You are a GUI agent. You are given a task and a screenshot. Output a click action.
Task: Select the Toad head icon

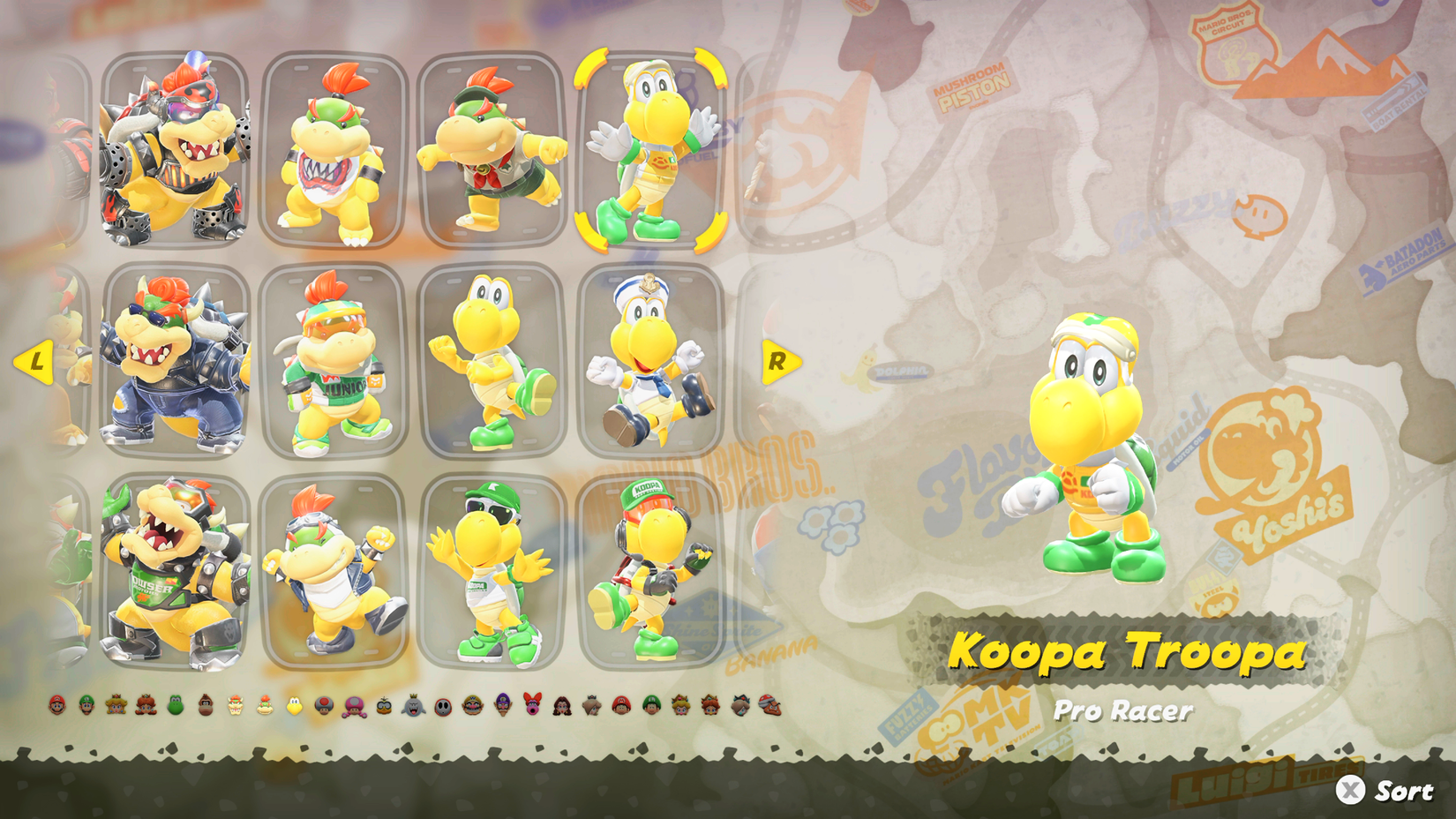coord(323,706)
